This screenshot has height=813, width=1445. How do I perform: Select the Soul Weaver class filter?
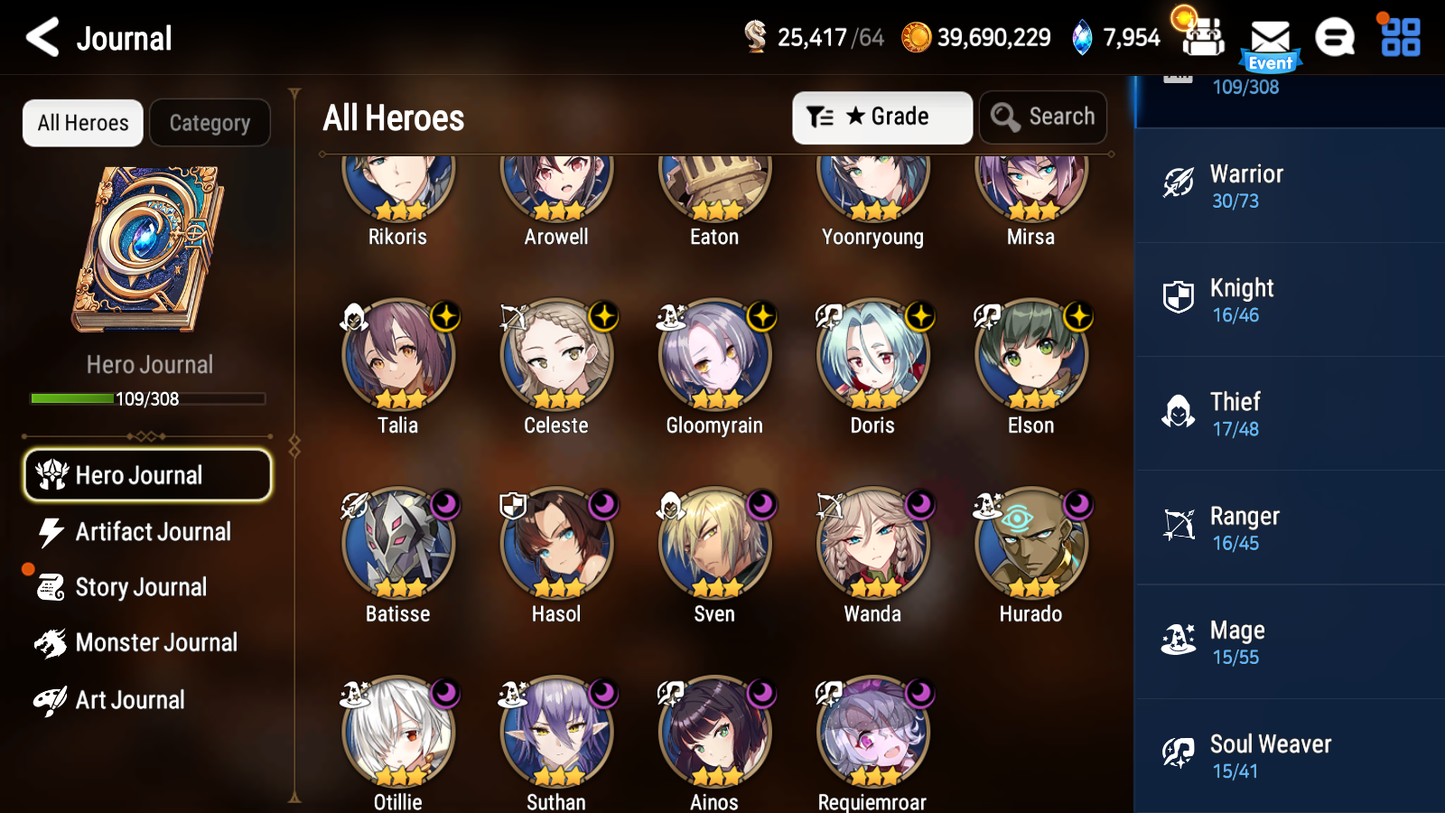coord(1289,755)
